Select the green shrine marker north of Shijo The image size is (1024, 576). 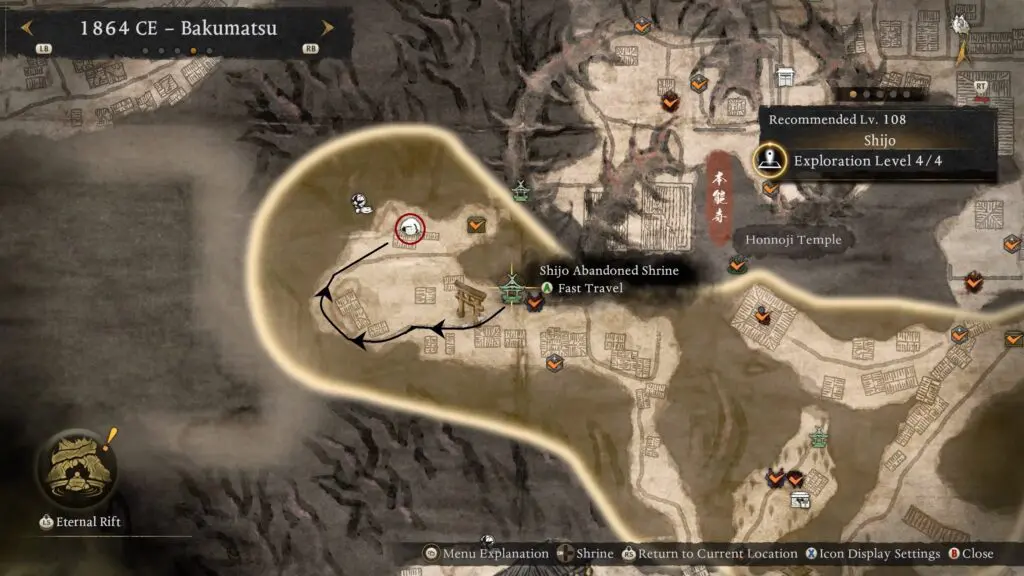click(x=520, y=190)
